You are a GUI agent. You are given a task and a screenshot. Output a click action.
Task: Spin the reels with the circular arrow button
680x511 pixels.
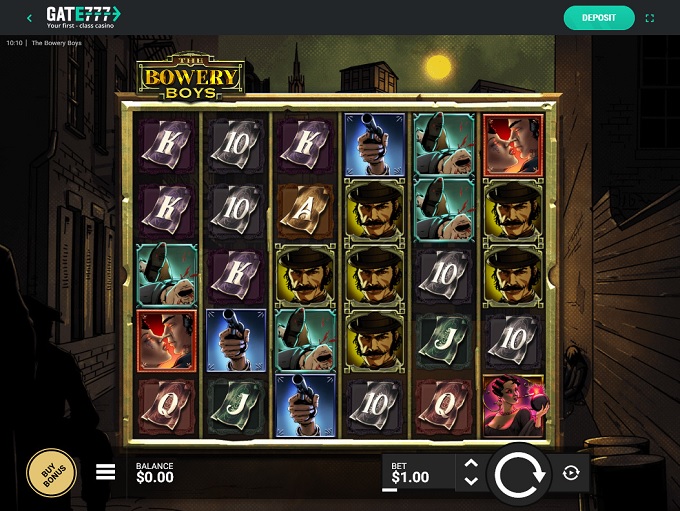pyautogui.click(x=518, y=475)
